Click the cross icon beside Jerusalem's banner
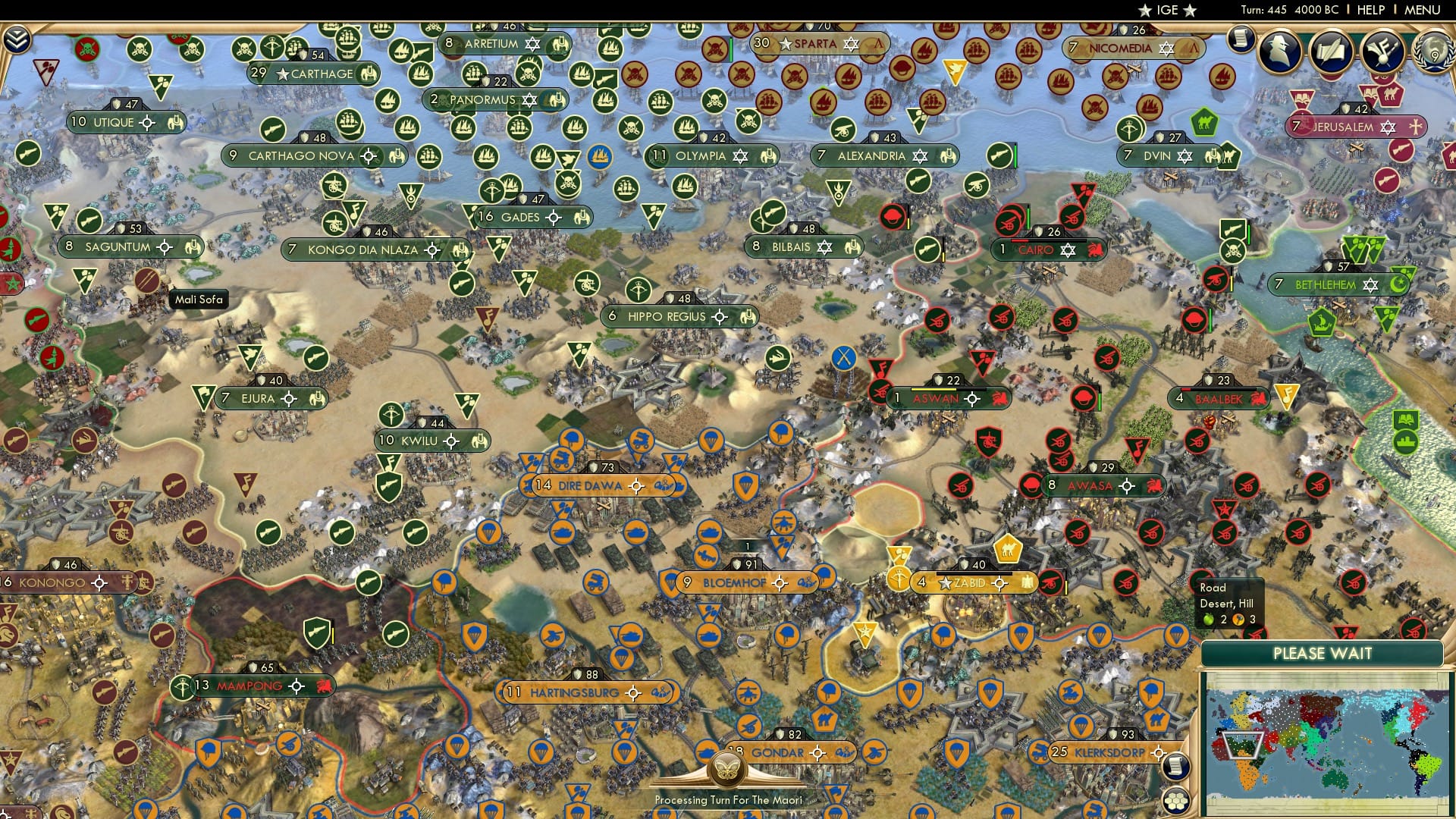 [x=1415, y=128]
